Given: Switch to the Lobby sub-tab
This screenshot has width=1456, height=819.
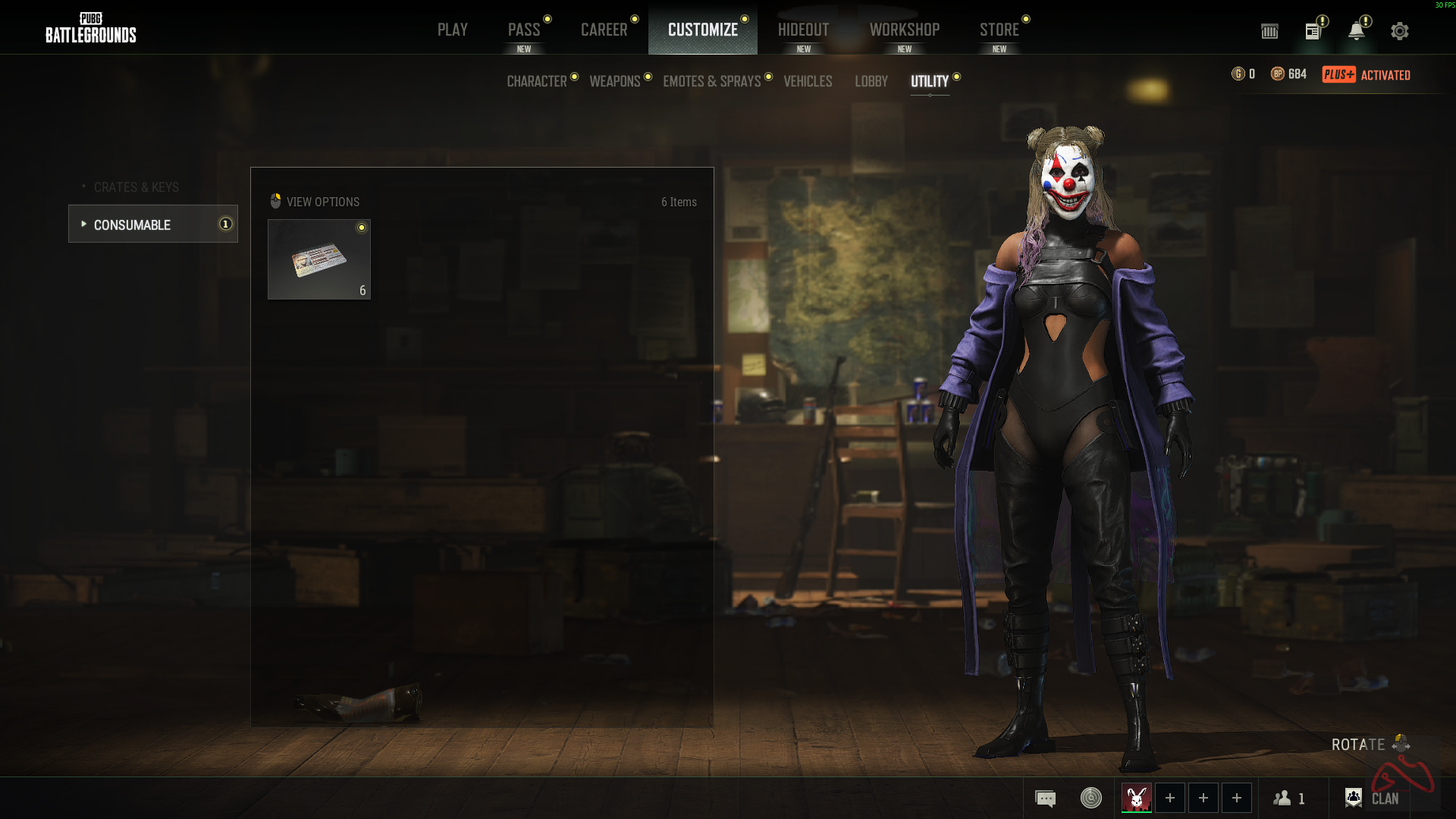Looking at the screenshot, I should click(871, 81).
